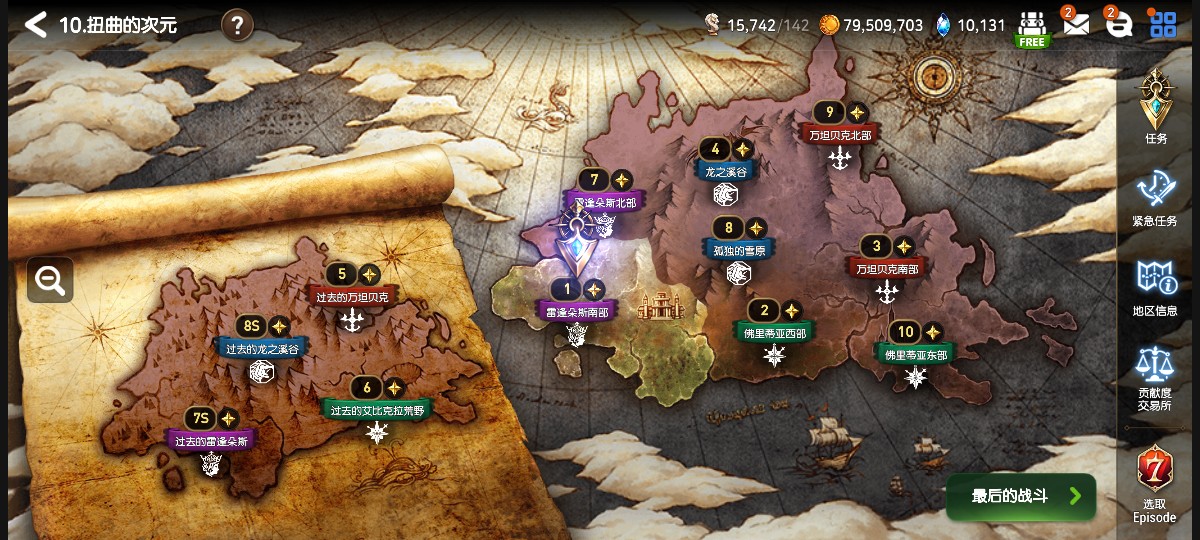Viewport: 1200px width, 540px height.
Task: Open the chat bubble icon
Action: (1119, 26)
